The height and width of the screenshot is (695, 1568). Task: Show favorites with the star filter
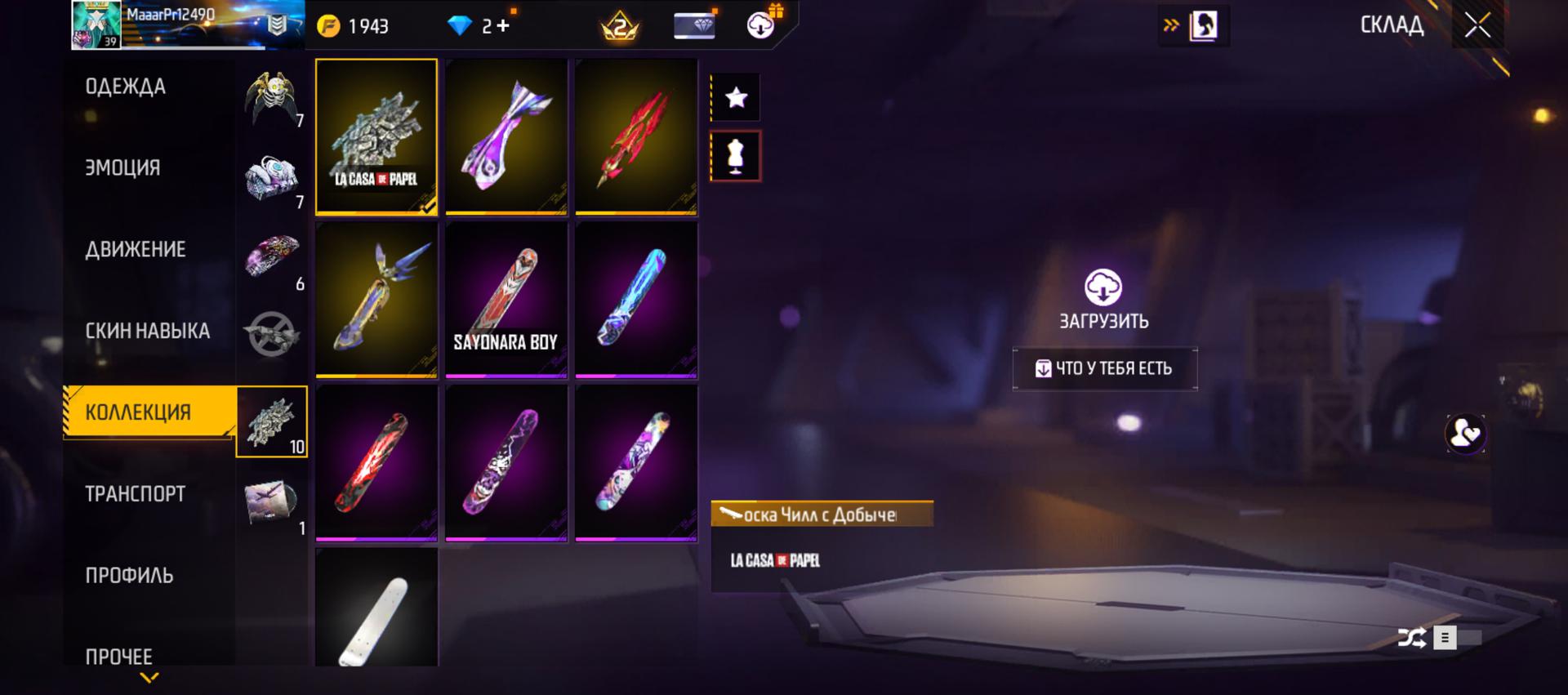[x=736, y=98]
